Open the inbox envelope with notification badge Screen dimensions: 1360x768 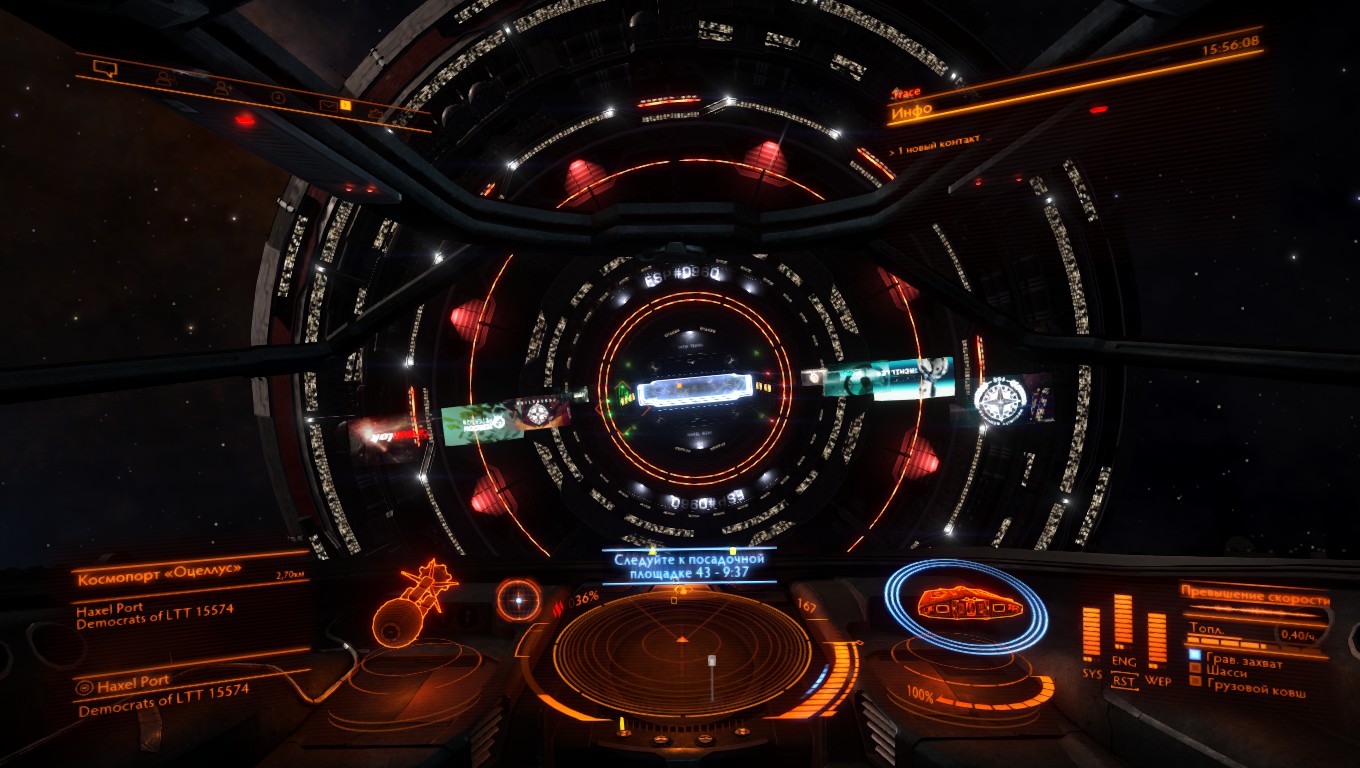pos(330,105)
